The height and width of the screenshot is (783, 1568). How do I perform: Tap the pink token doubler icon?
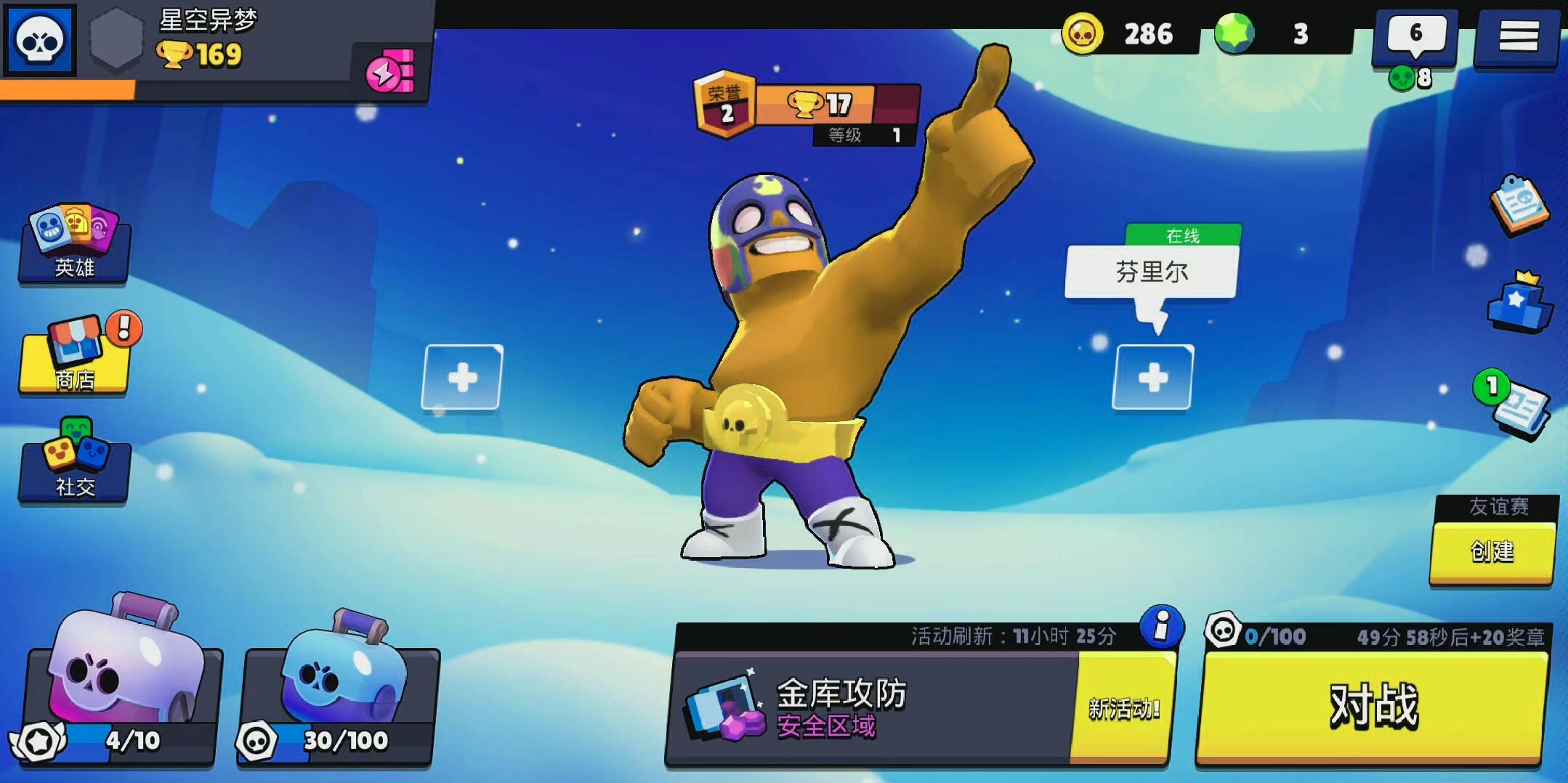[x=390, y=73]
